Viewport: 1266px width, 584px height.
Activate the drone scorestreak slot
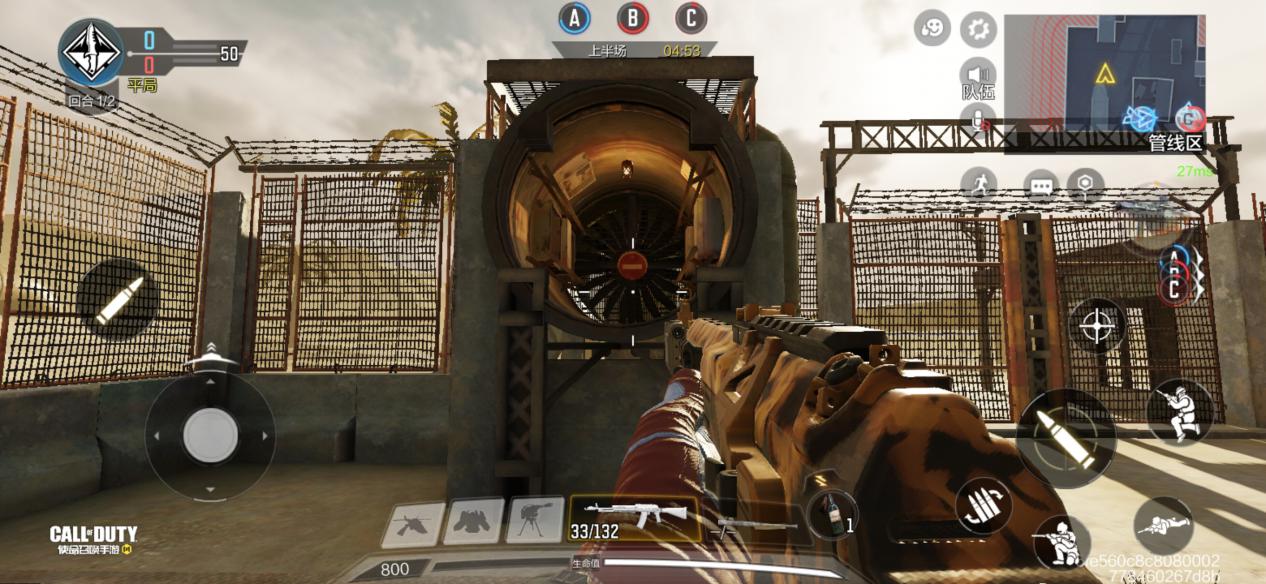pyautogui.click(x=413, y=523)
